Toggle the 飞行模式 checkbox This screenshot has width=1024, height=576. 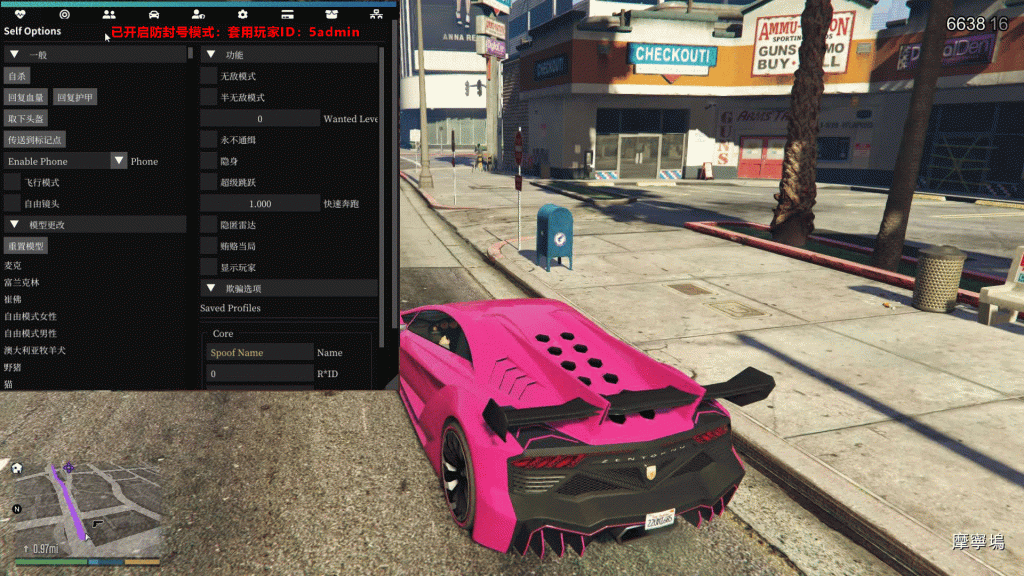coord(12,182)
